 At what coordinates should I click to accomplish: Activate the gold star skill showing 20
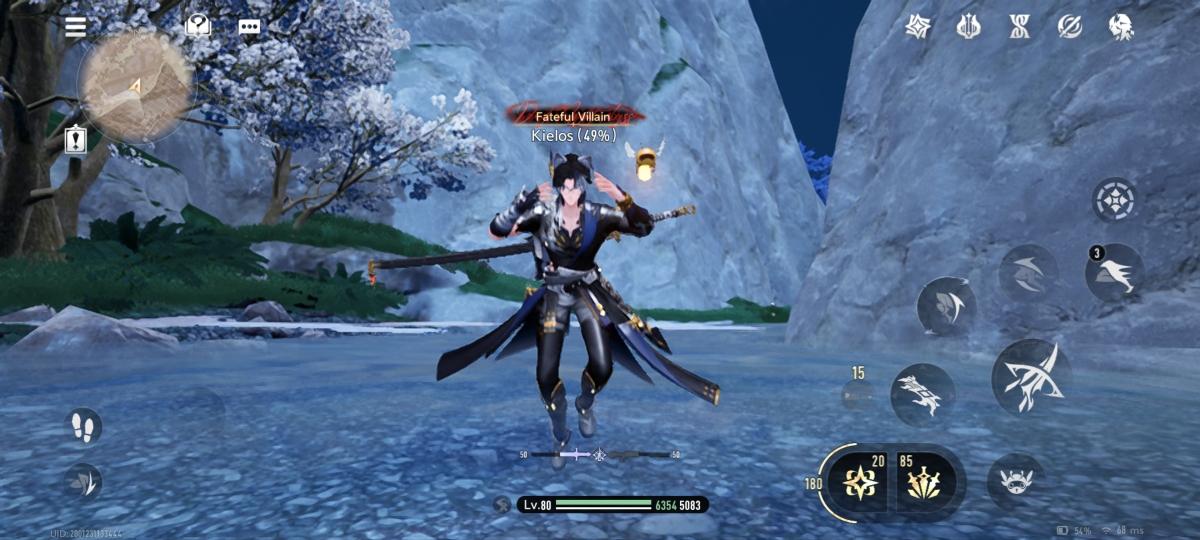(x=861, y=482)
